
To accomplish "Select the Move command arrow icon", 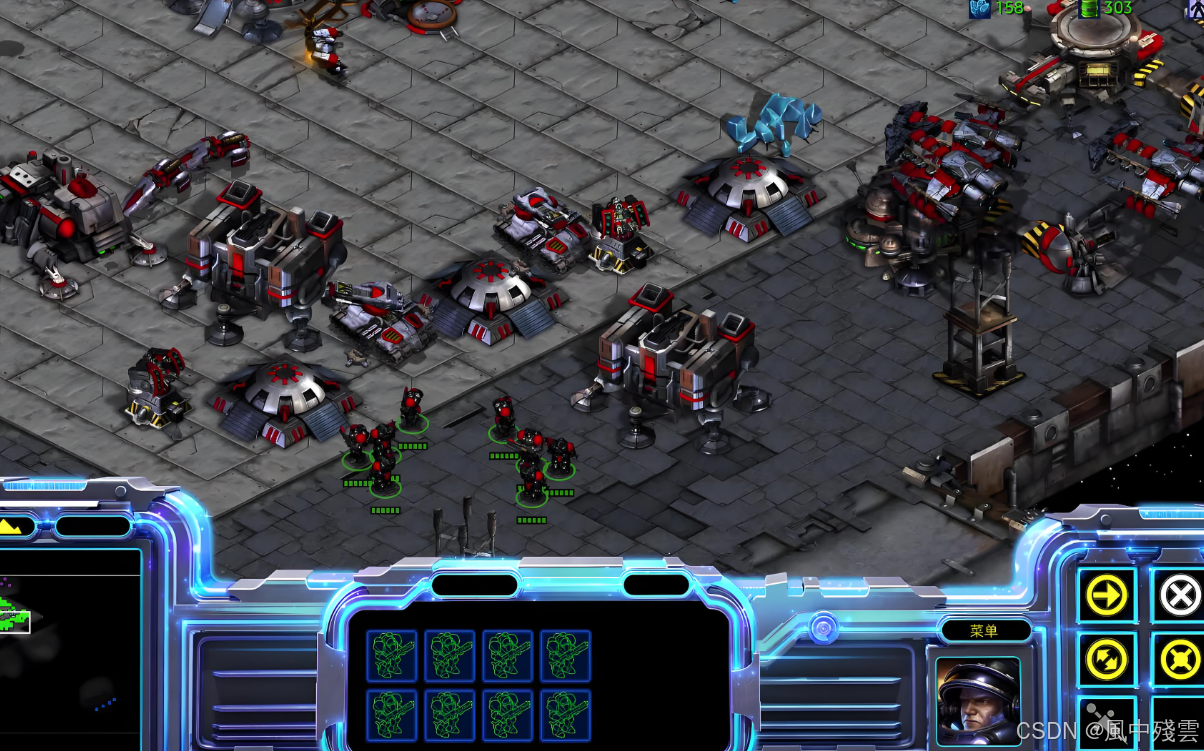I will tap(1106, 596).
